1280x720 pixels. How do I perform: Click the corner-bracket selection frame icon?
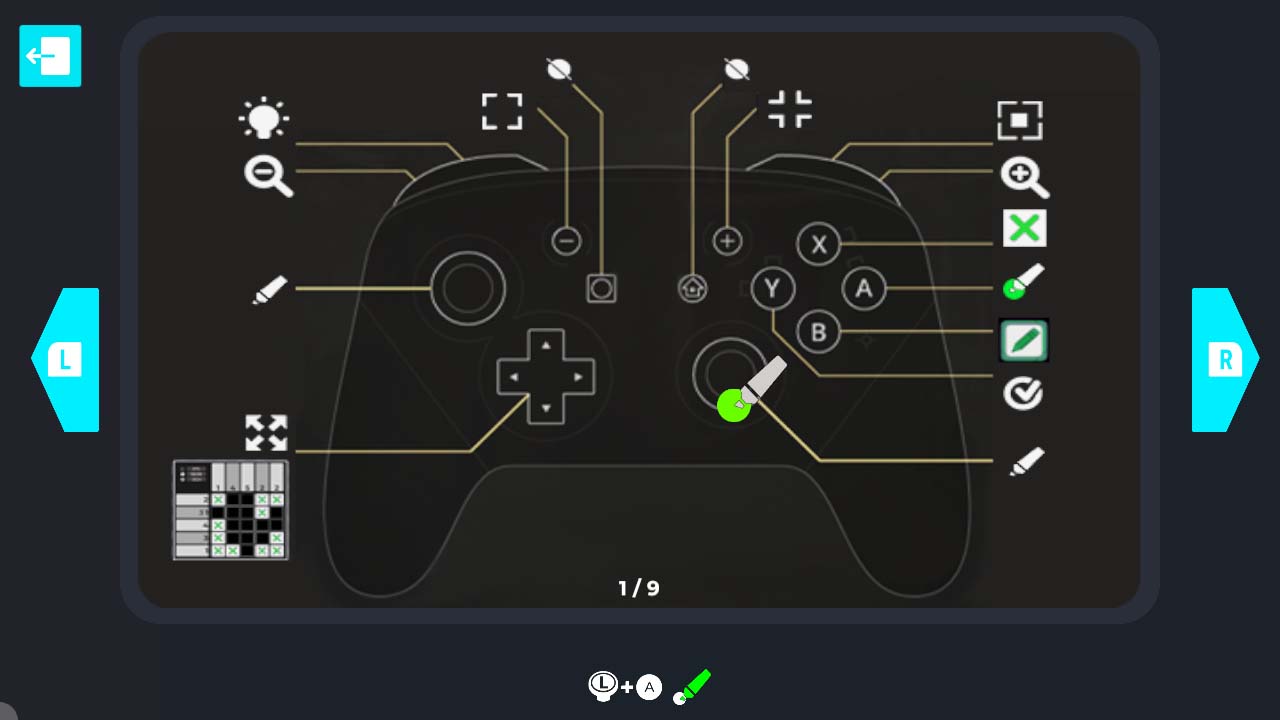point(502,112)
